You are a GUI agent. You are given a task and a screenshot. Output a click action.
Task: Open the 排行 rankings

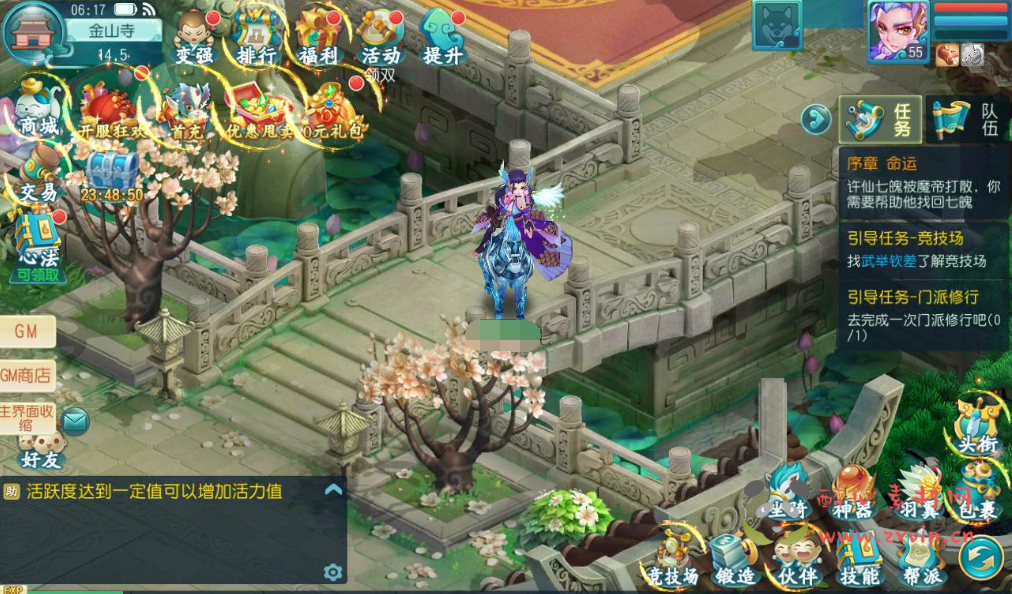pyautogui.click(x=257, y=38)
